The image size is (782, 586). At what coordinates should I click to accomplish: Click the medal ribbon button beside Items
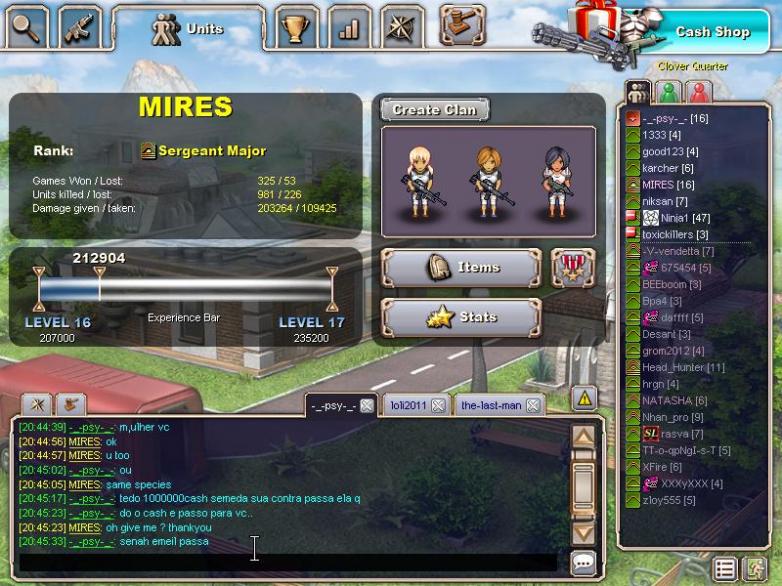pos(573,268)
